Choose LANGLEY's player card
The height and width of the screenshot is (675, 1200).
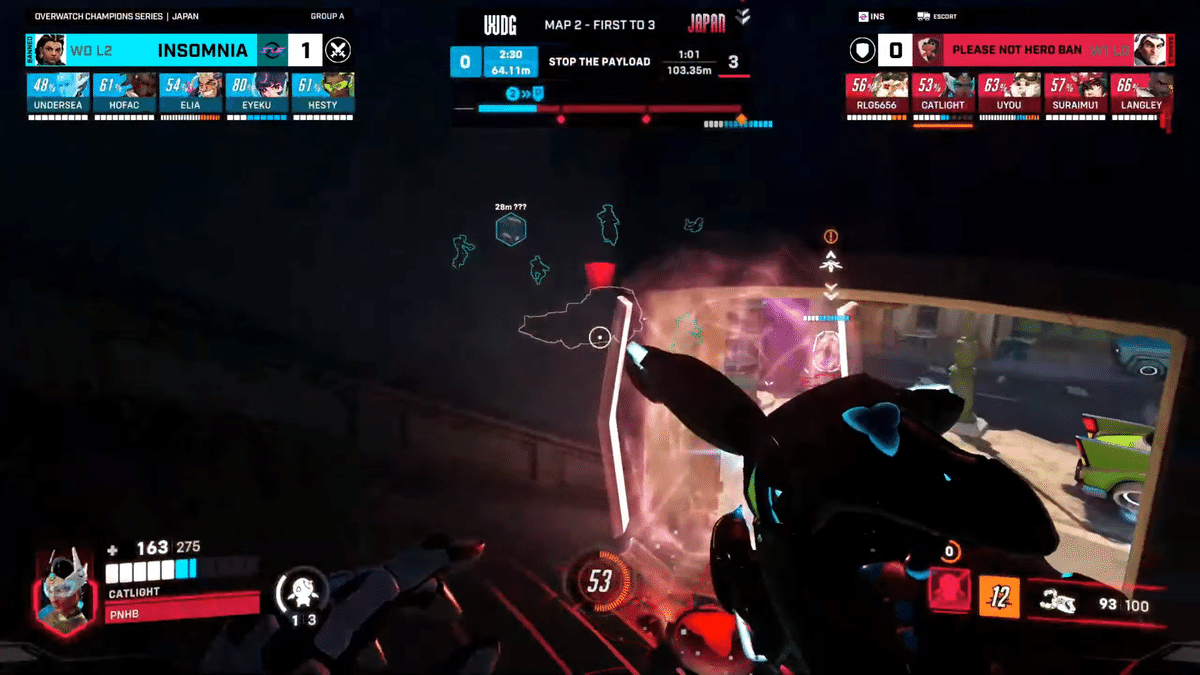(1141, 92)
